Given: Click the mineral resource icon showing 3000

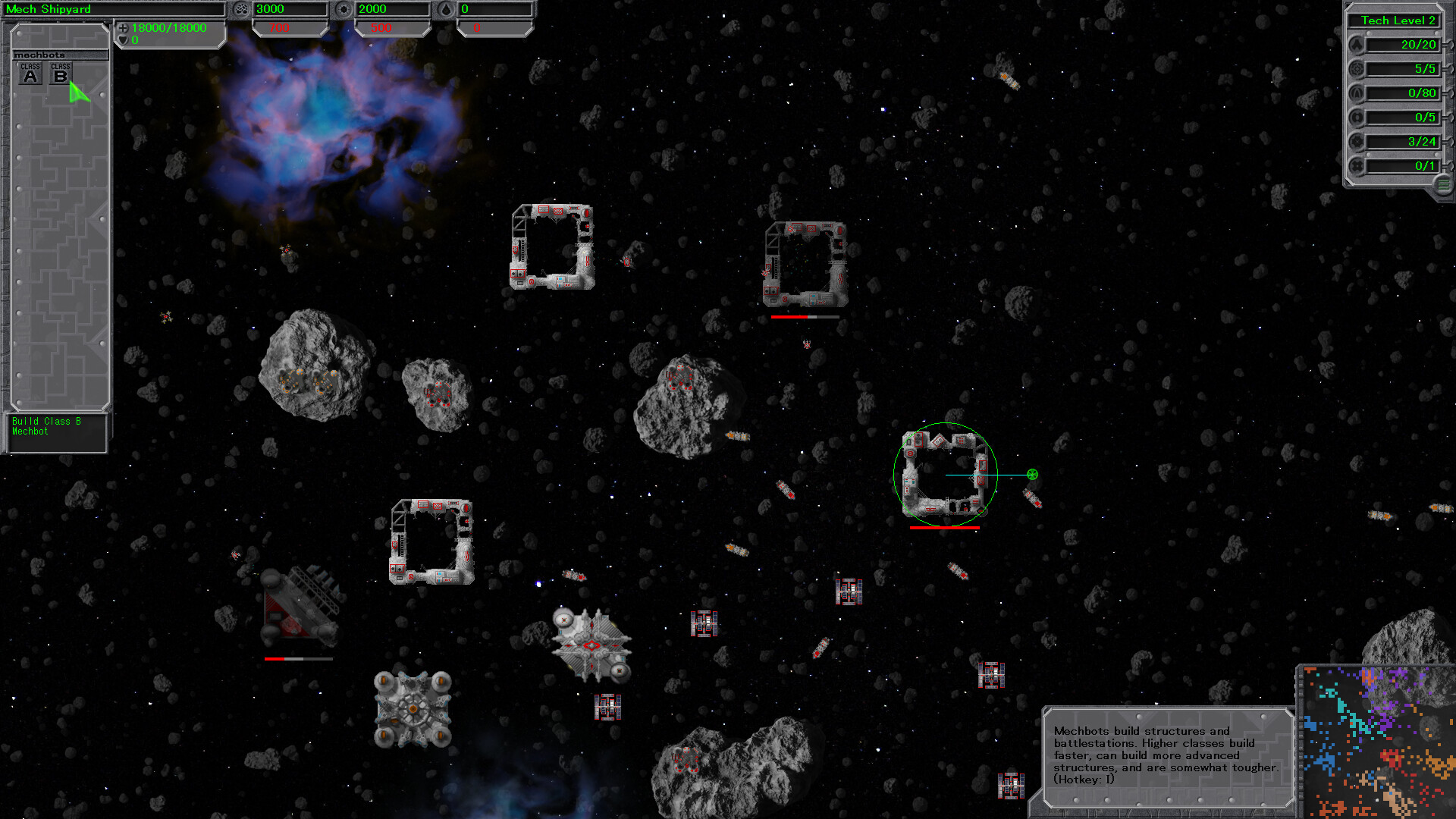Looking at the screenshot, I should [x=243, y=8].
